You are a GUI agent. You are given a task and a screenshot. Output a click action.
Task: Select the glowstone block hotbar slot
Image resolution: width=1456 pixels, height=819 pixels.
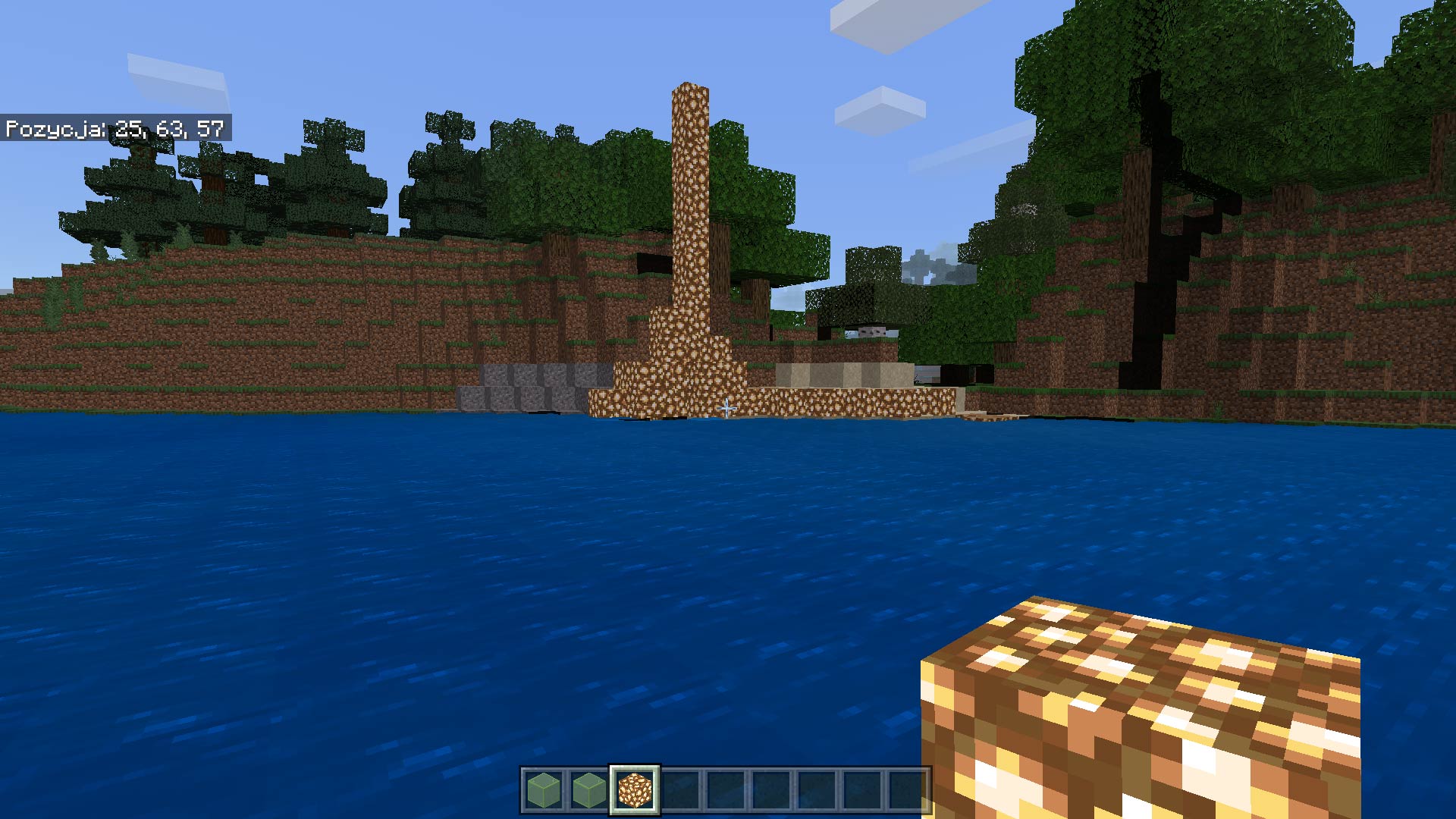634,789
